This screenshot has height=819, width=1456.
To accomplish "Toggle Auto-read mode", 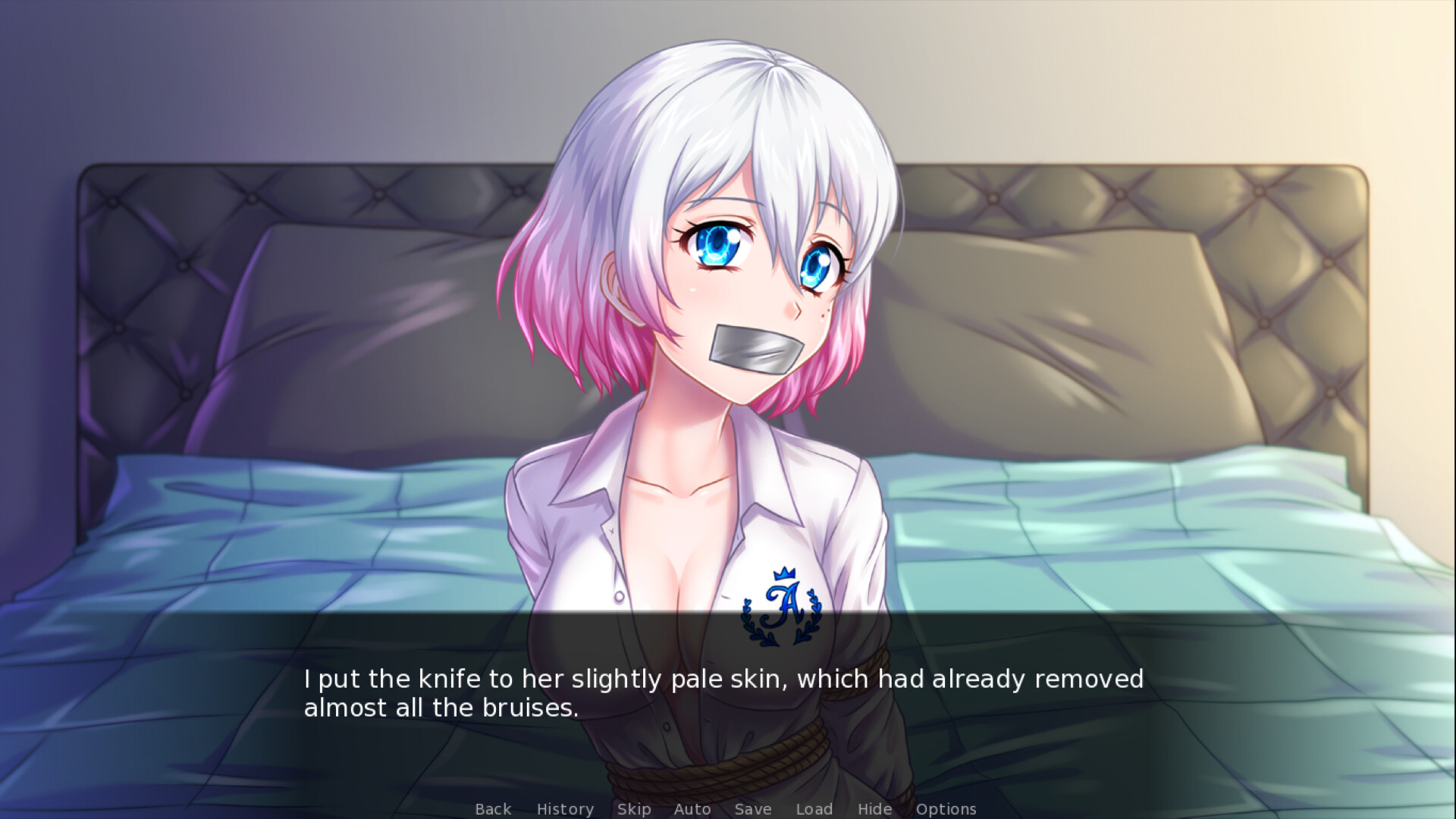I will pyautogui.click(x=692, y=809).
